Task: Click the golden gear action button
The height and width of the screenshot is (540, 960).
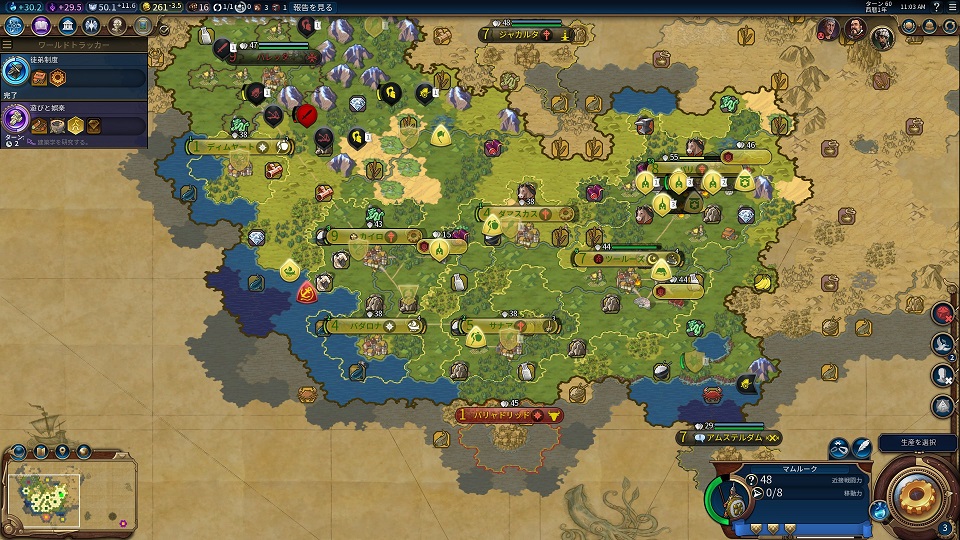Action: 916,491
